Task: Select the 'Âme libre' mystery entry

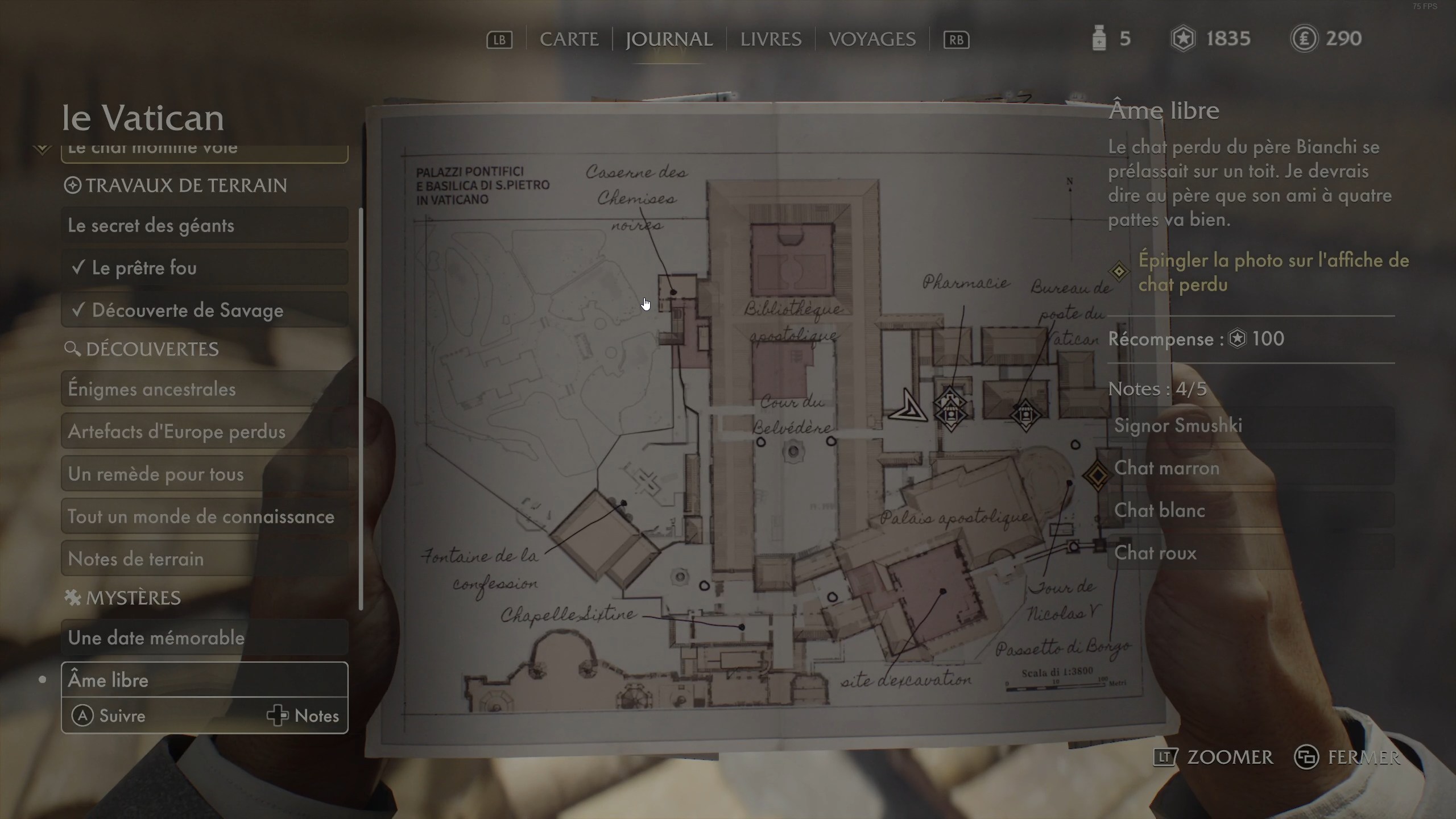Action: click(x=205, y=680)
